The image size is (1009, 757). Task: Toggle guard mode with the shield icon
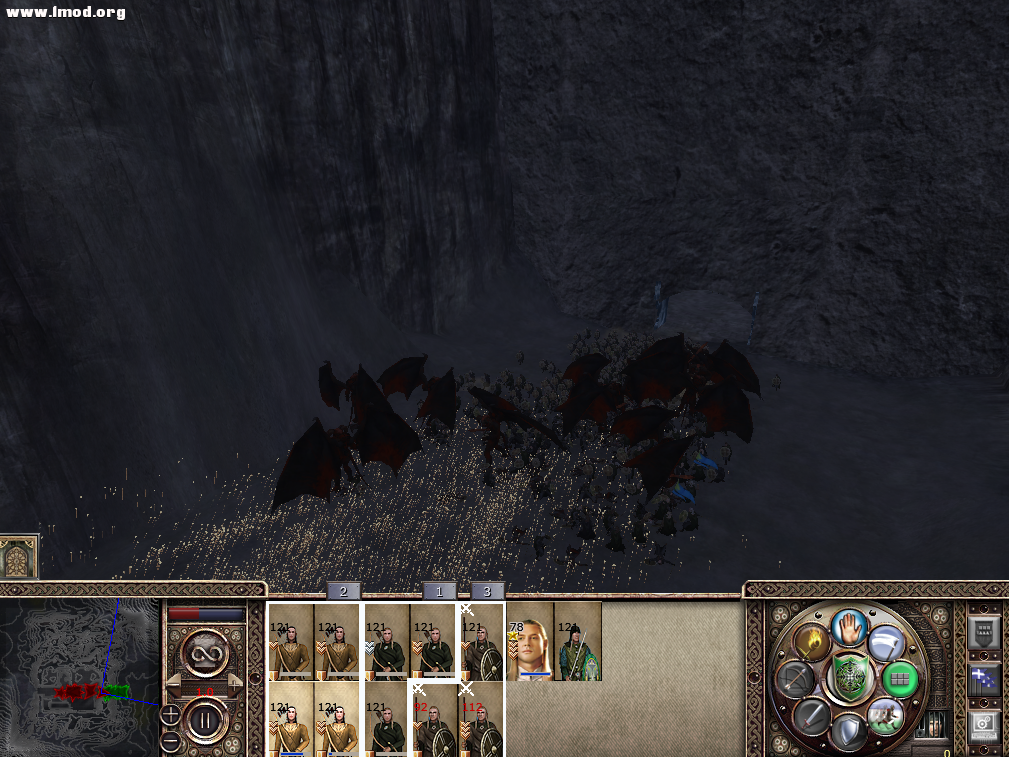849,732
